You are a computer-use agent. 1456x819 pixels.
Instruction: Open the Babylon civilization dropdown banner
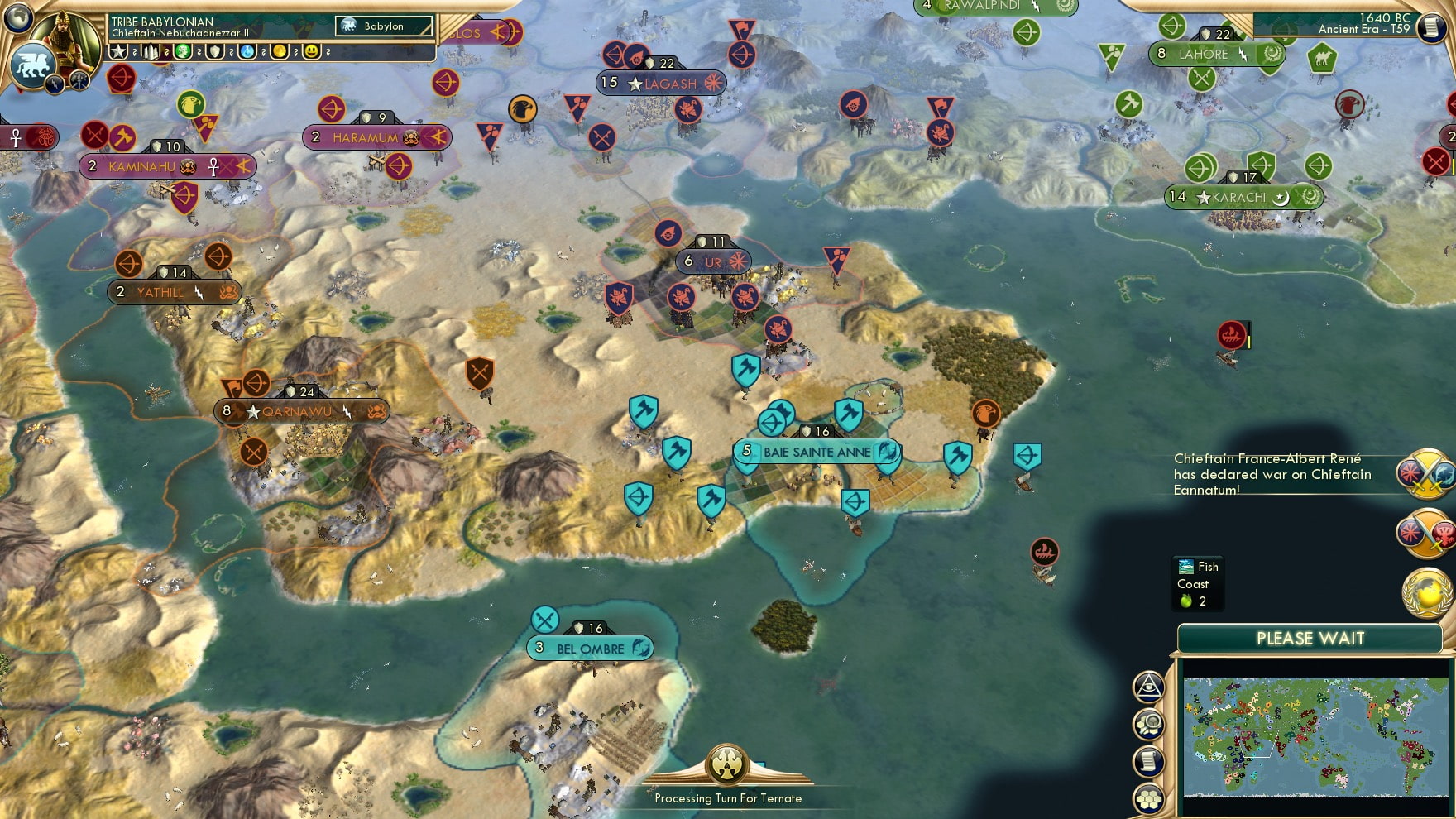click(381, 26)
